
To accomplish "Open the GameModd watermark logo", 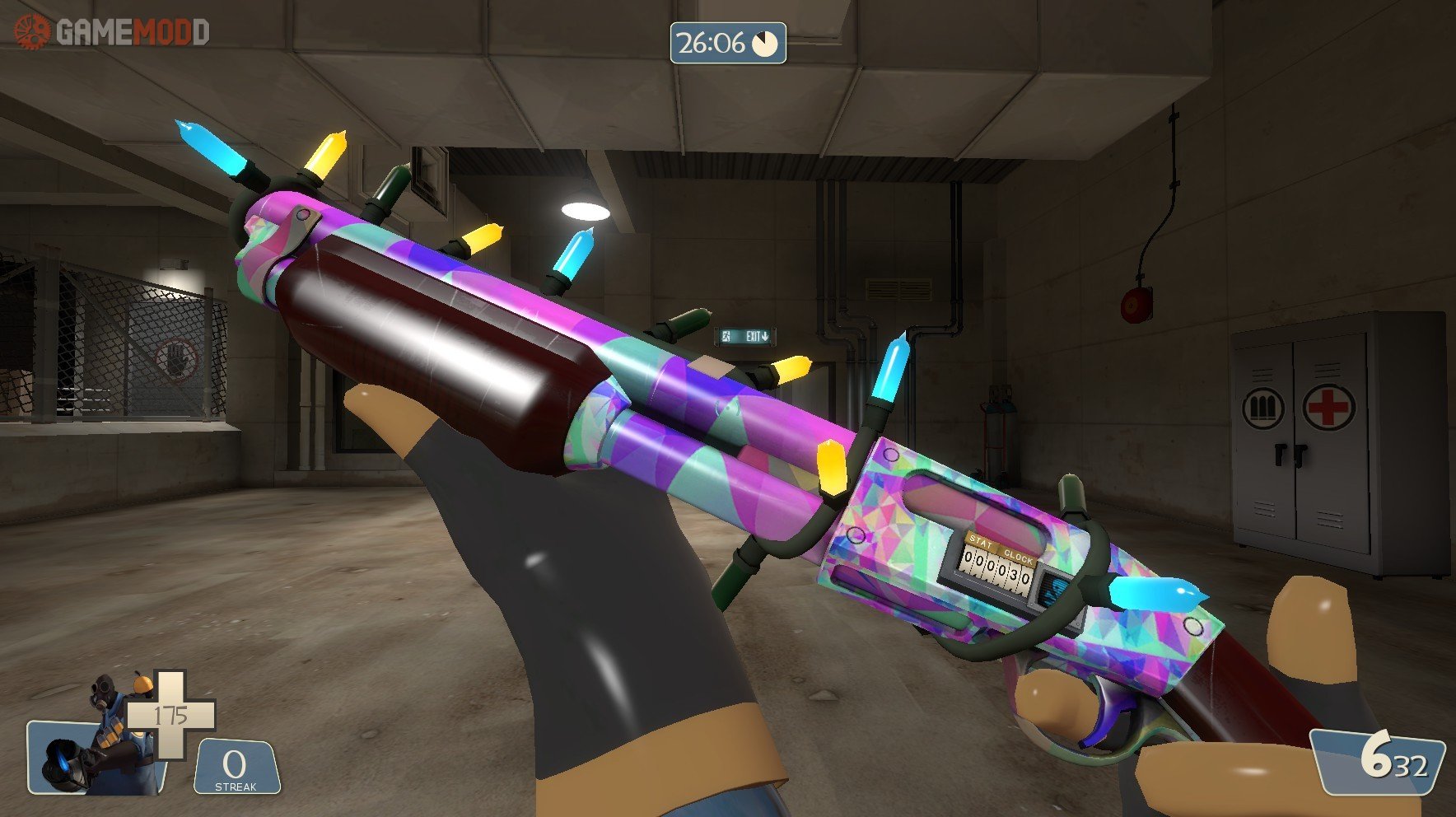I will [x=112, y=32].
